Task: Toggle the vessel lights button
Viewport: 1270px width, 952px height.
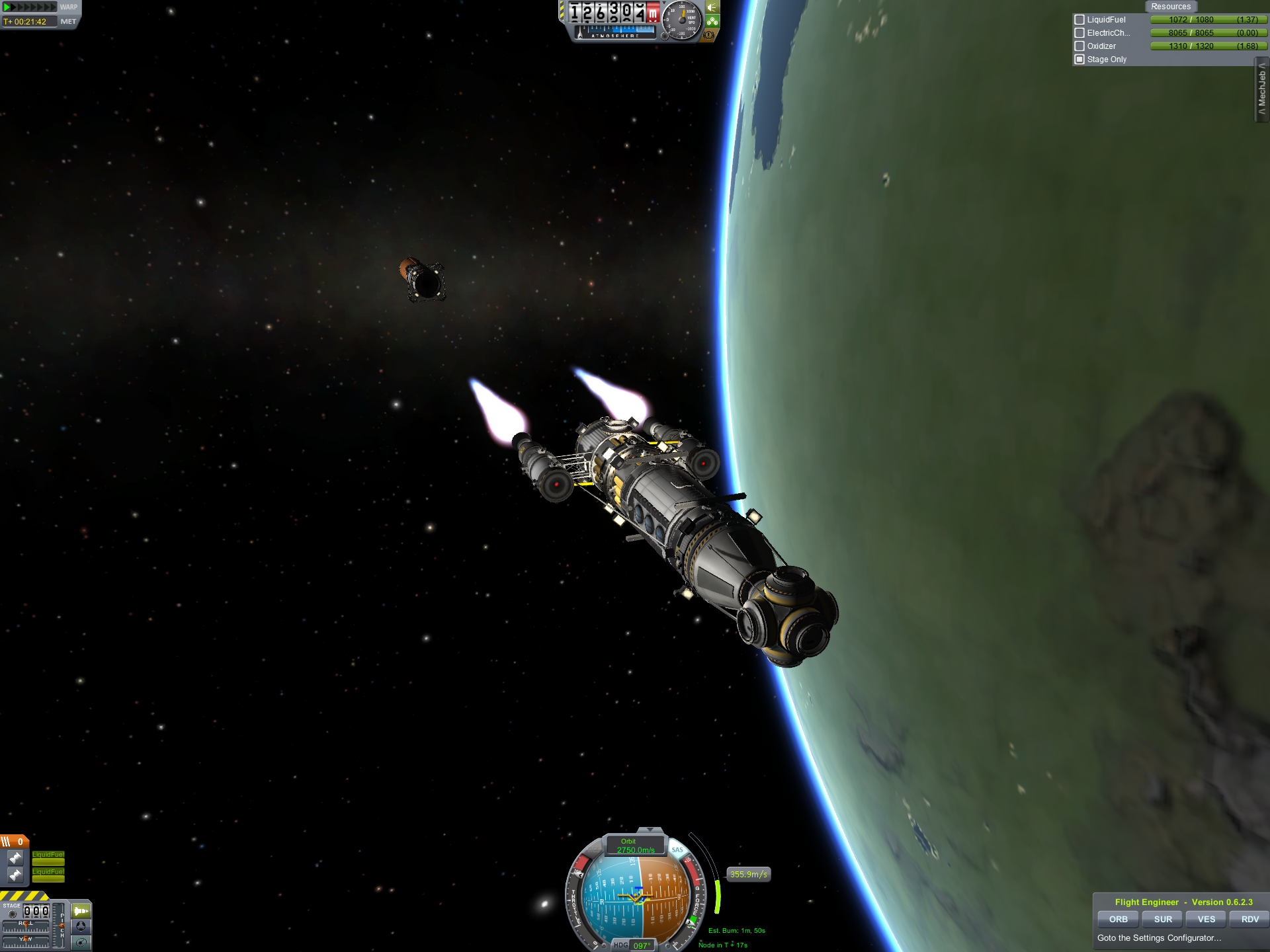Action: (712, 7)
